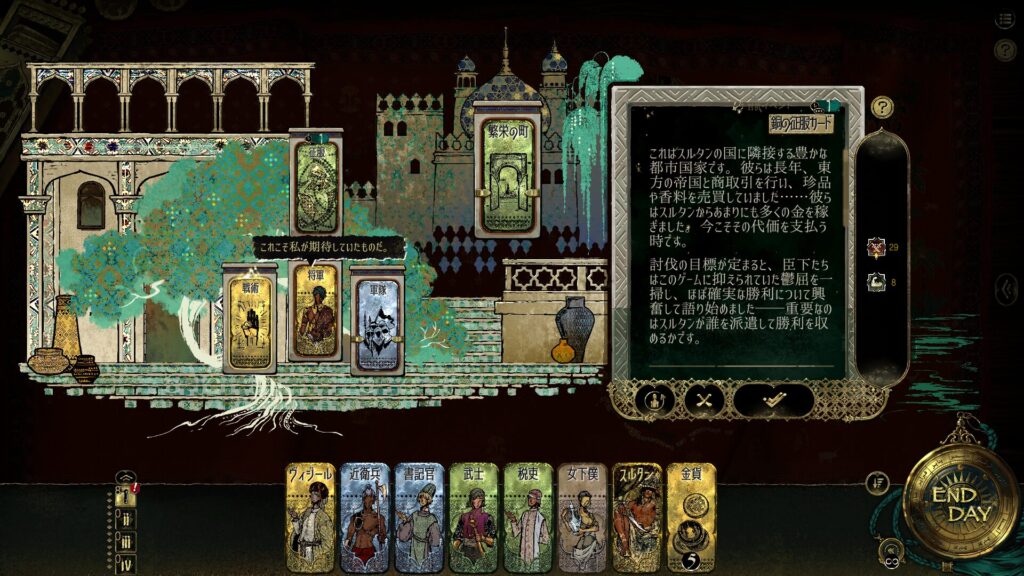Open the menu list icon
Screen dimensions: 1024x576
point(1004,19)
